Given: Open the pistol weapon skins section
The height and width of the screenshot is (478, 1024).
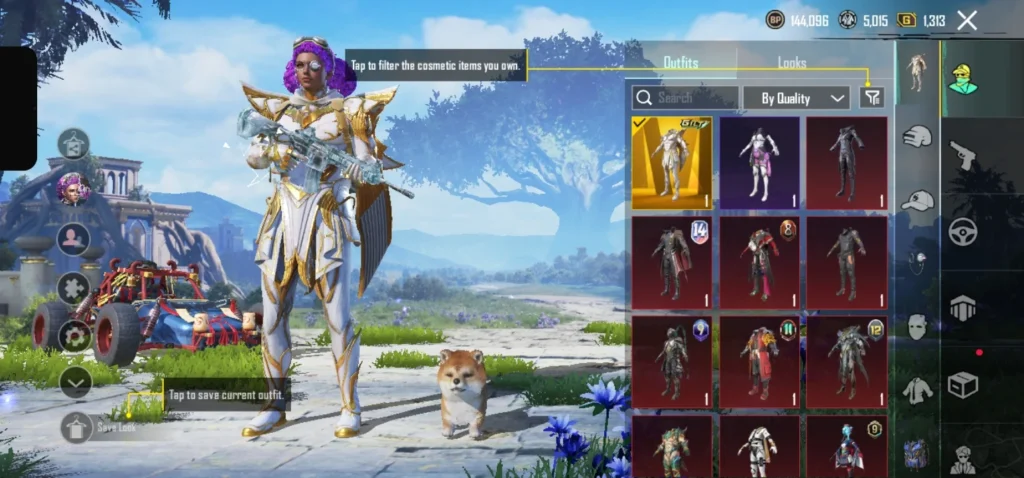Looking at the screenshot, I should 962,155.
